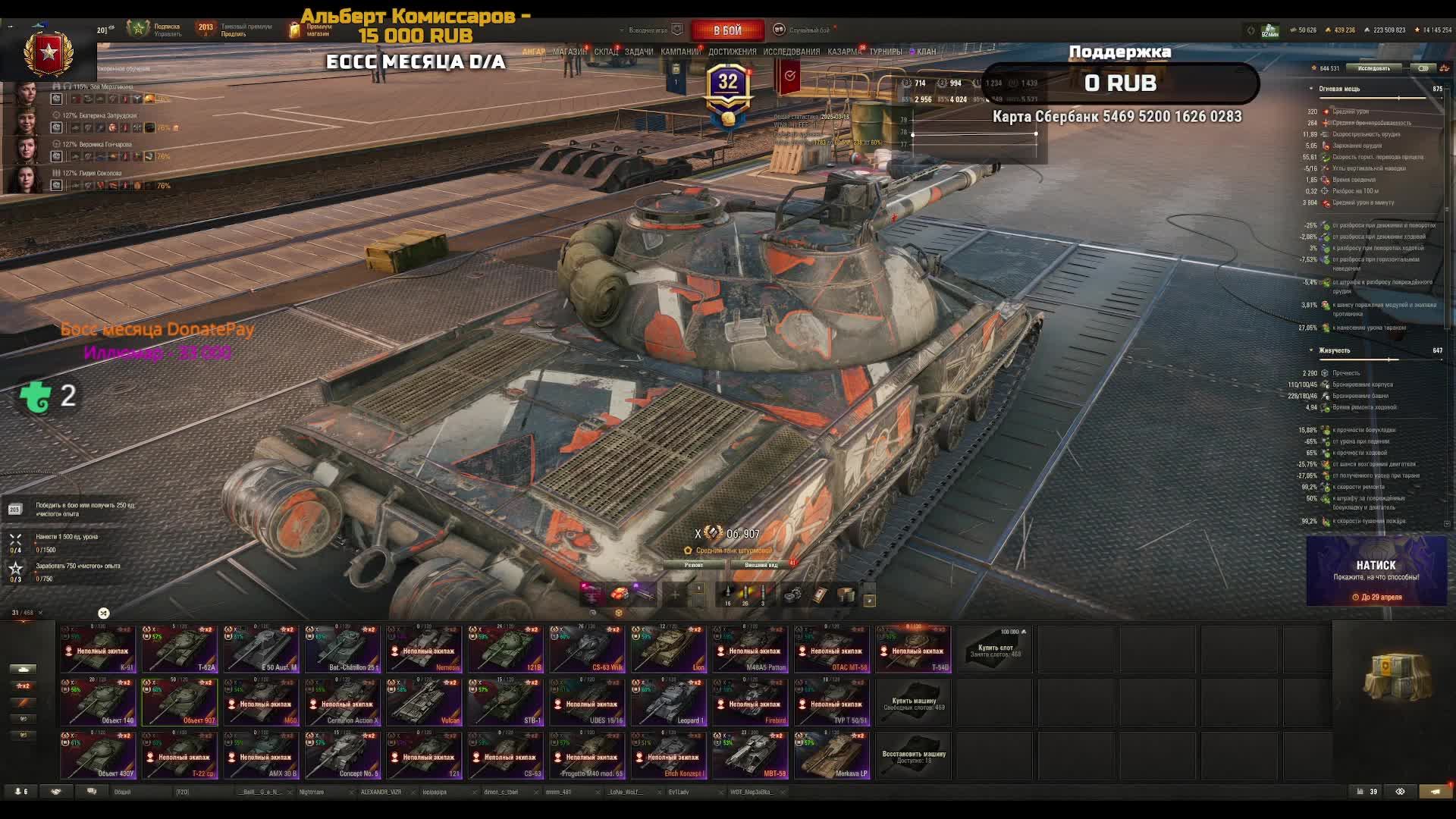The width and height of the screenshot is (1456, 819).
Task: Select the MBT-59 tank tile
Action: (x=750, y=755)
